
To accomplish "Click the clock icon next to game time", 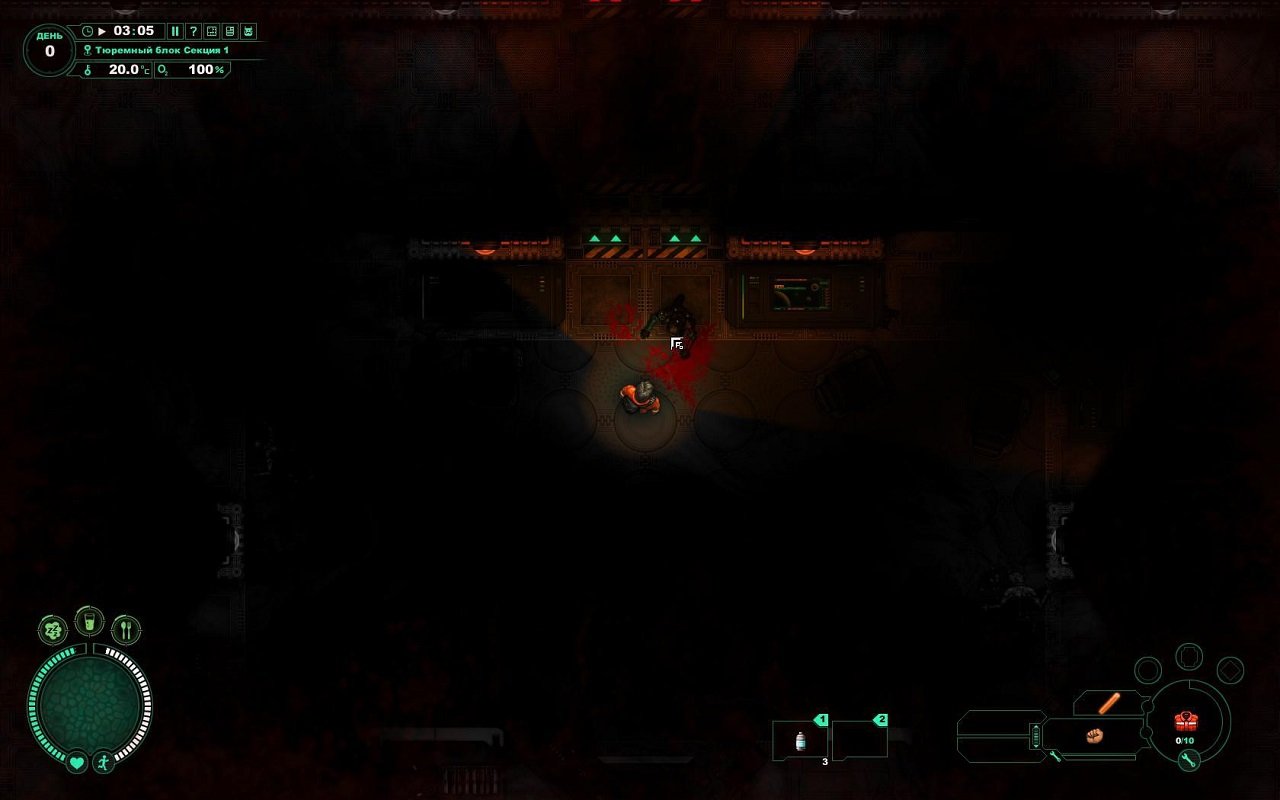I will click(x=89, y=31).
